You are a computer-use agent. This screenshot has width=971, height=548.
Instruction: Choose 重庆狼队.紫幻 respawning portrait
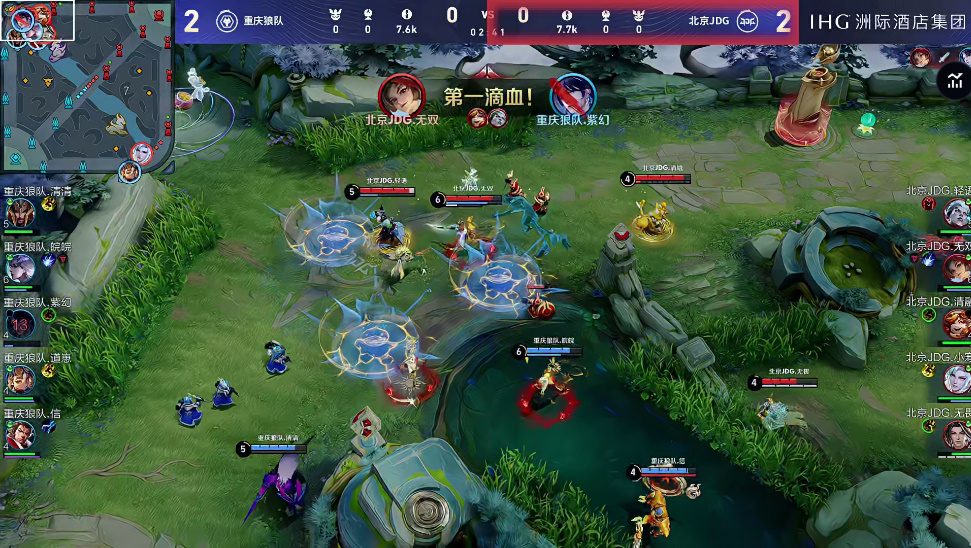click(x=20, y=324)
